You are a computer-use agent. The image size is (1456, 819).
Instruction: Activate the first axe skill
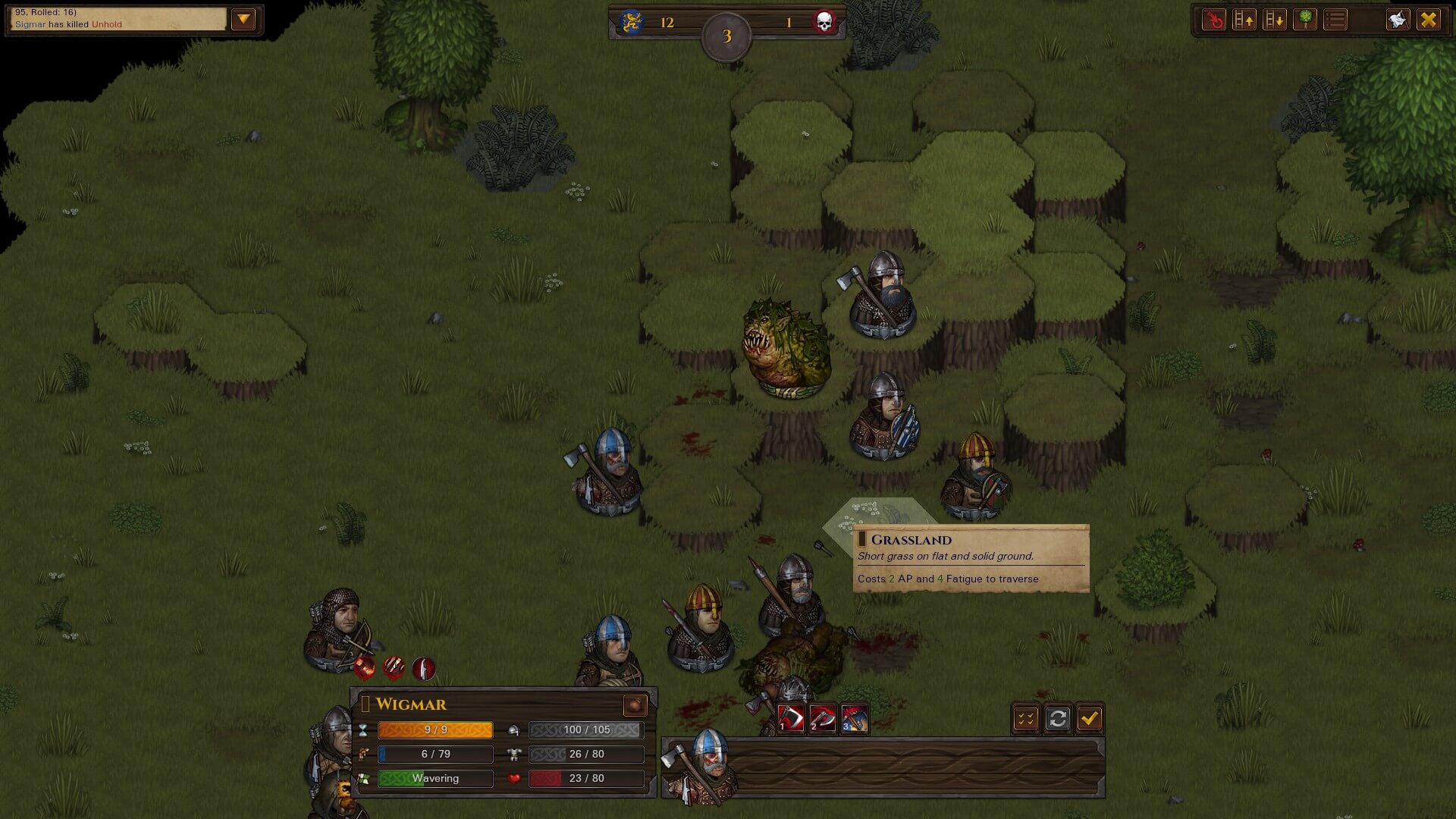tap(790, 718)
